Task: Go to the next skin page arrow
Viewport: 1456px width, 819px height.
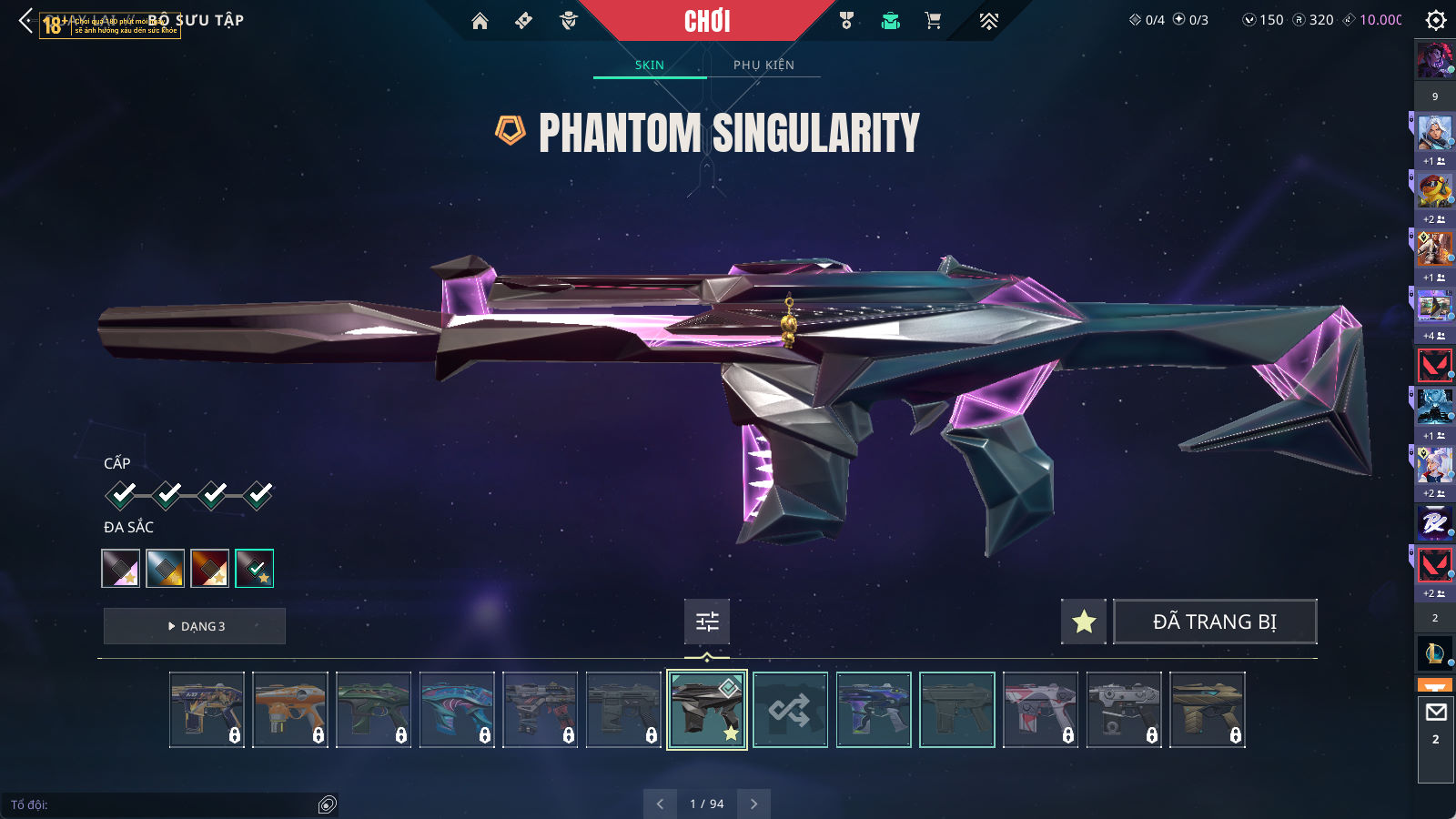Action: [x=753, y=804]
